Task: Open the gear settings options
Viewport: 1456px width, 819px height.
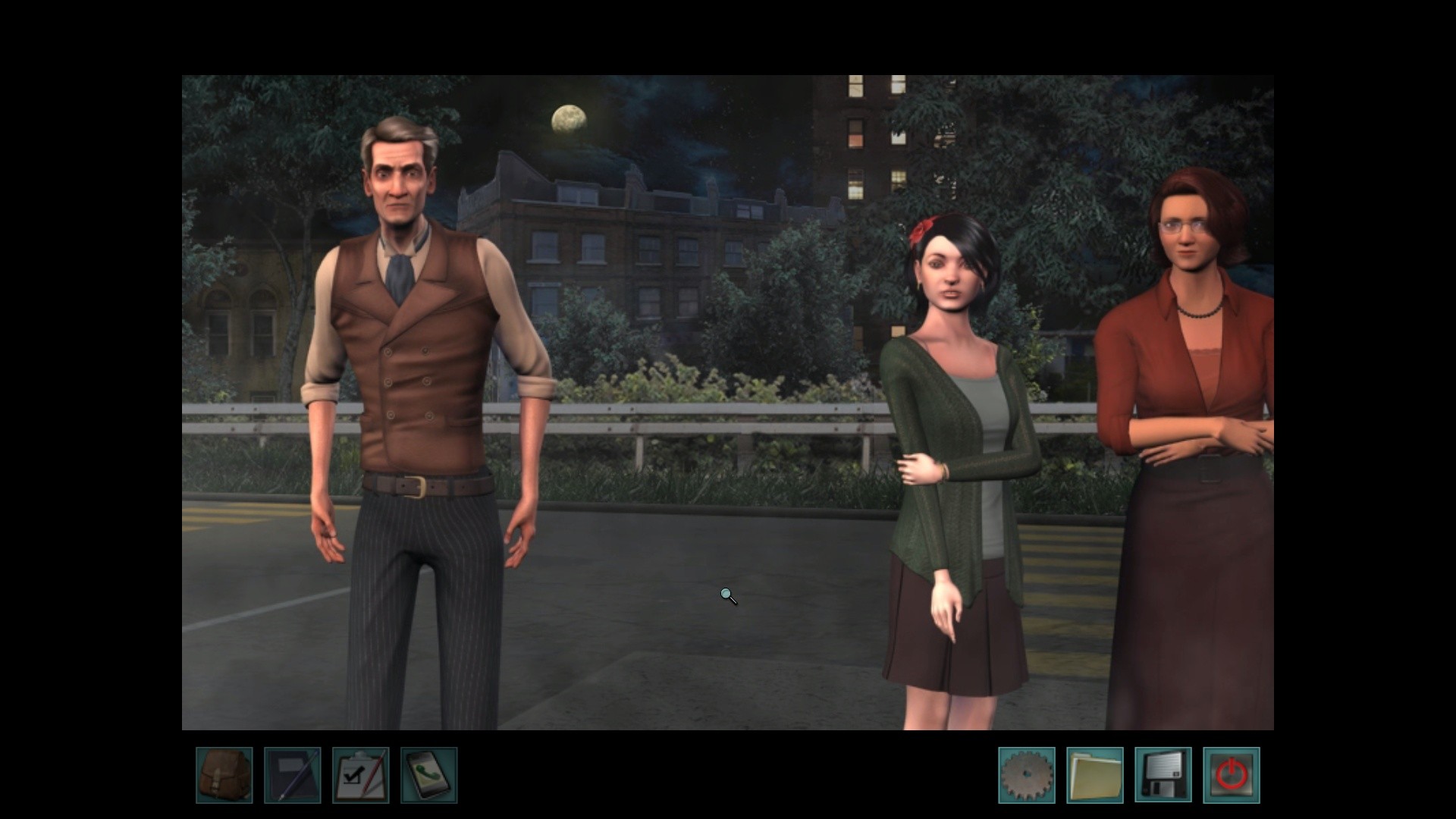Action: coord(1026,775)
